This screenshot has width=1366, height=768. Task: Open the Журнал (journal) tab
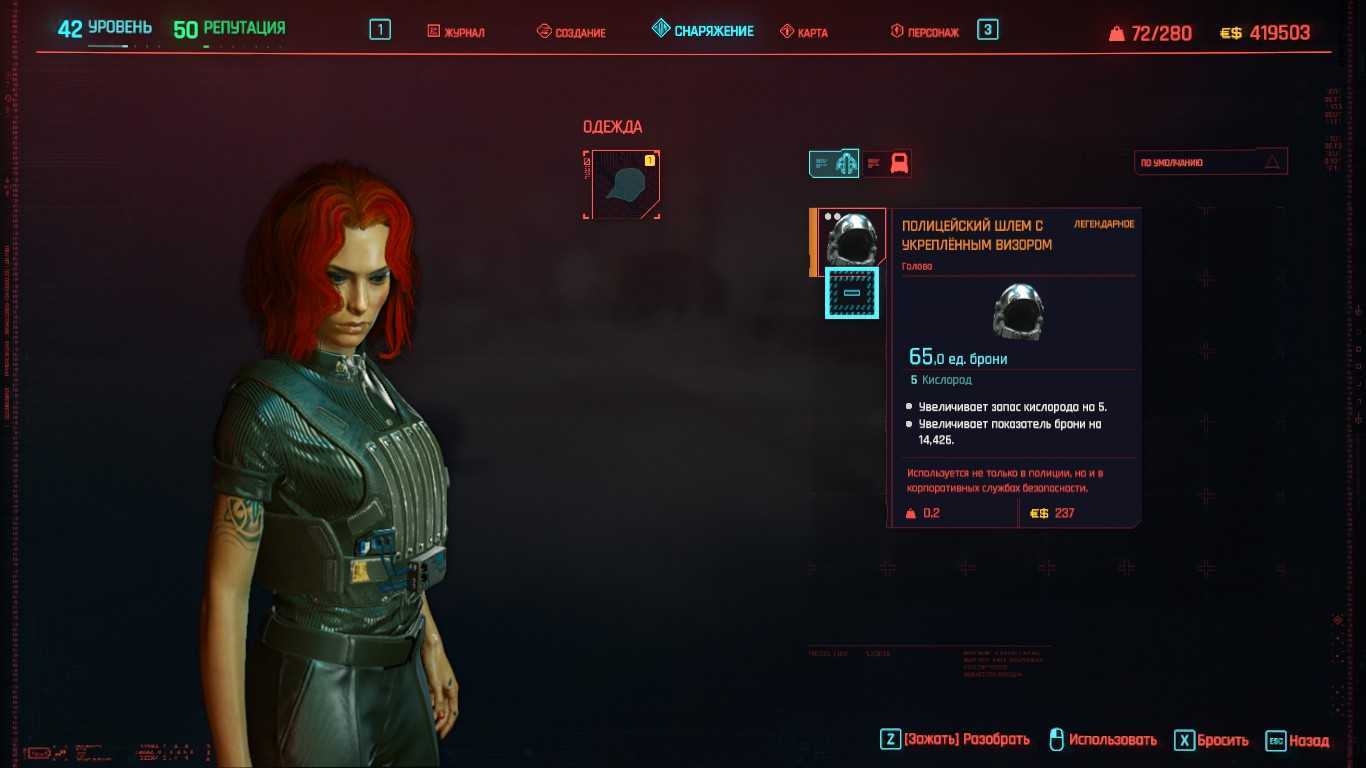(456, 32)
